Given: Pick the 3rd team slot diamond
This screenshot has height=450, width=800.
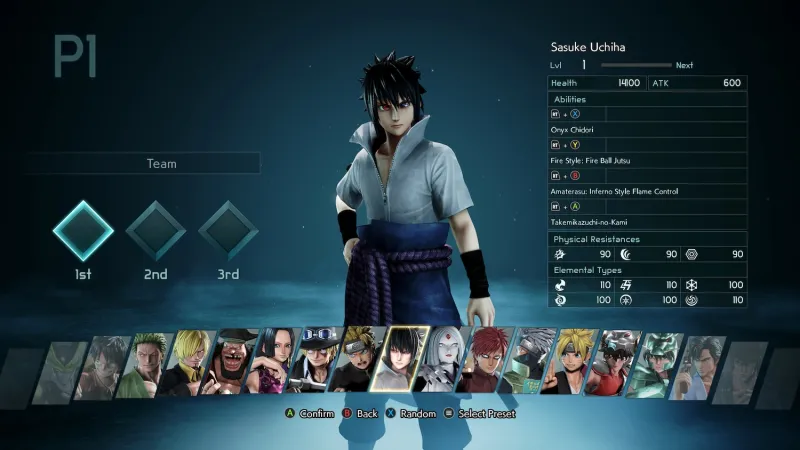Looking at the screenshot, I should click(228, 231).
